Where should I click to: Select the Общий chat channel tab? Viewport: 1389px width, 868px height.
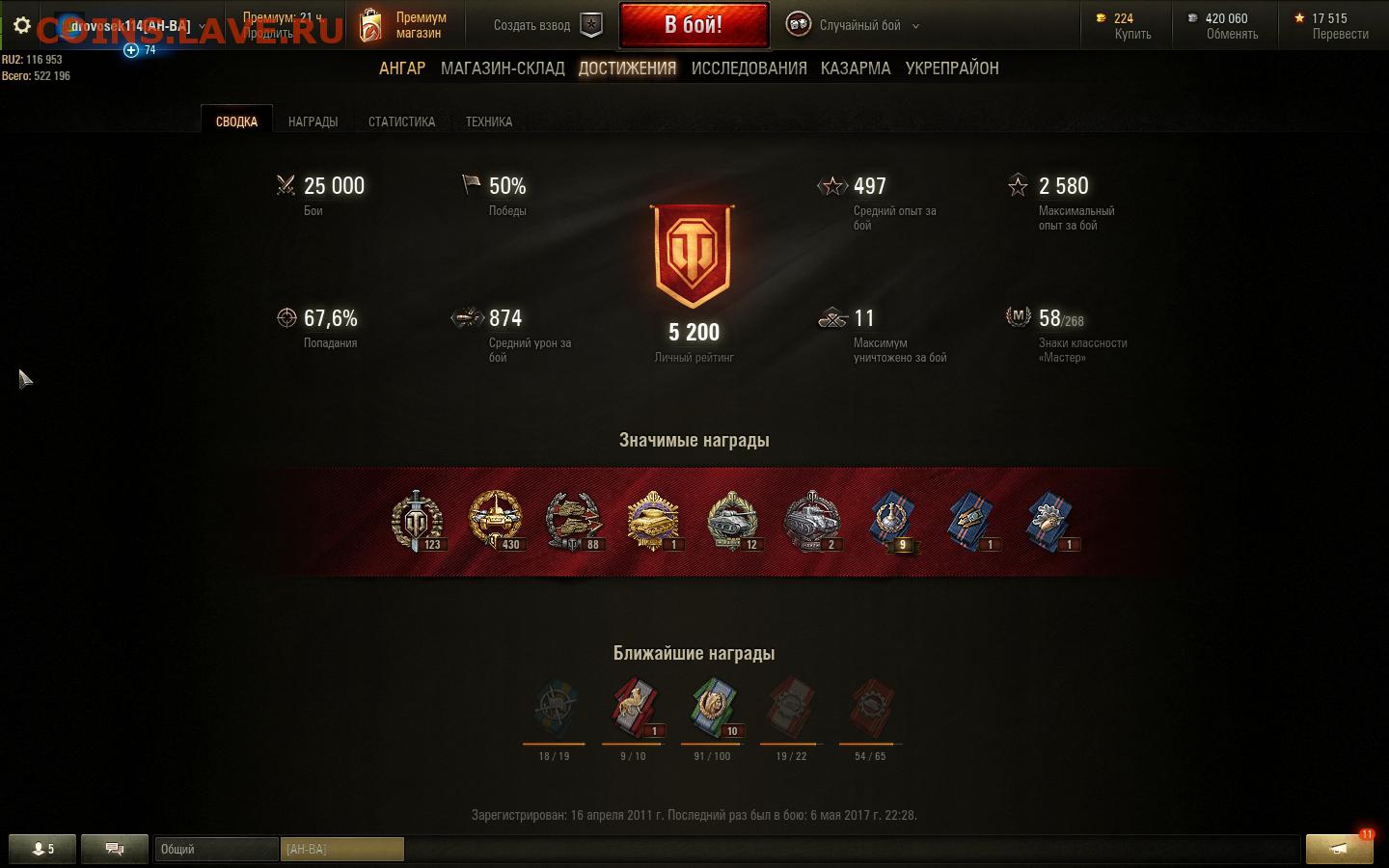point(216,849)
